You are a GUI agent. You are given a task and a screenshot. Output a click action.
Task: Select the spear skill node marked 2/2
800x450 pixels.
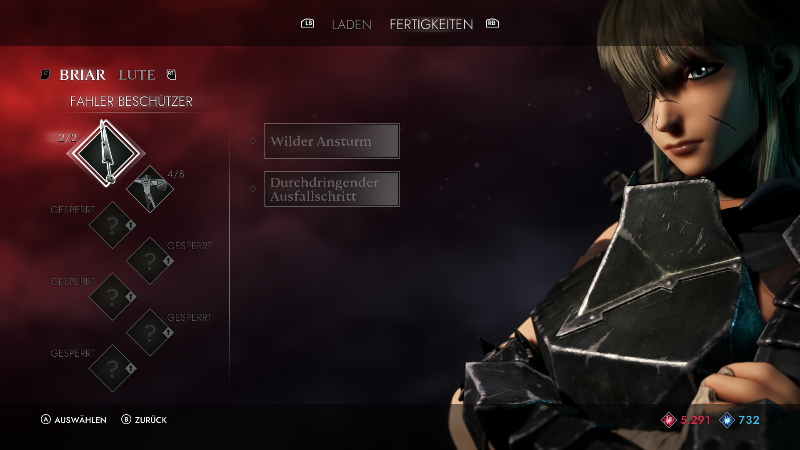[x=107, y=151]
